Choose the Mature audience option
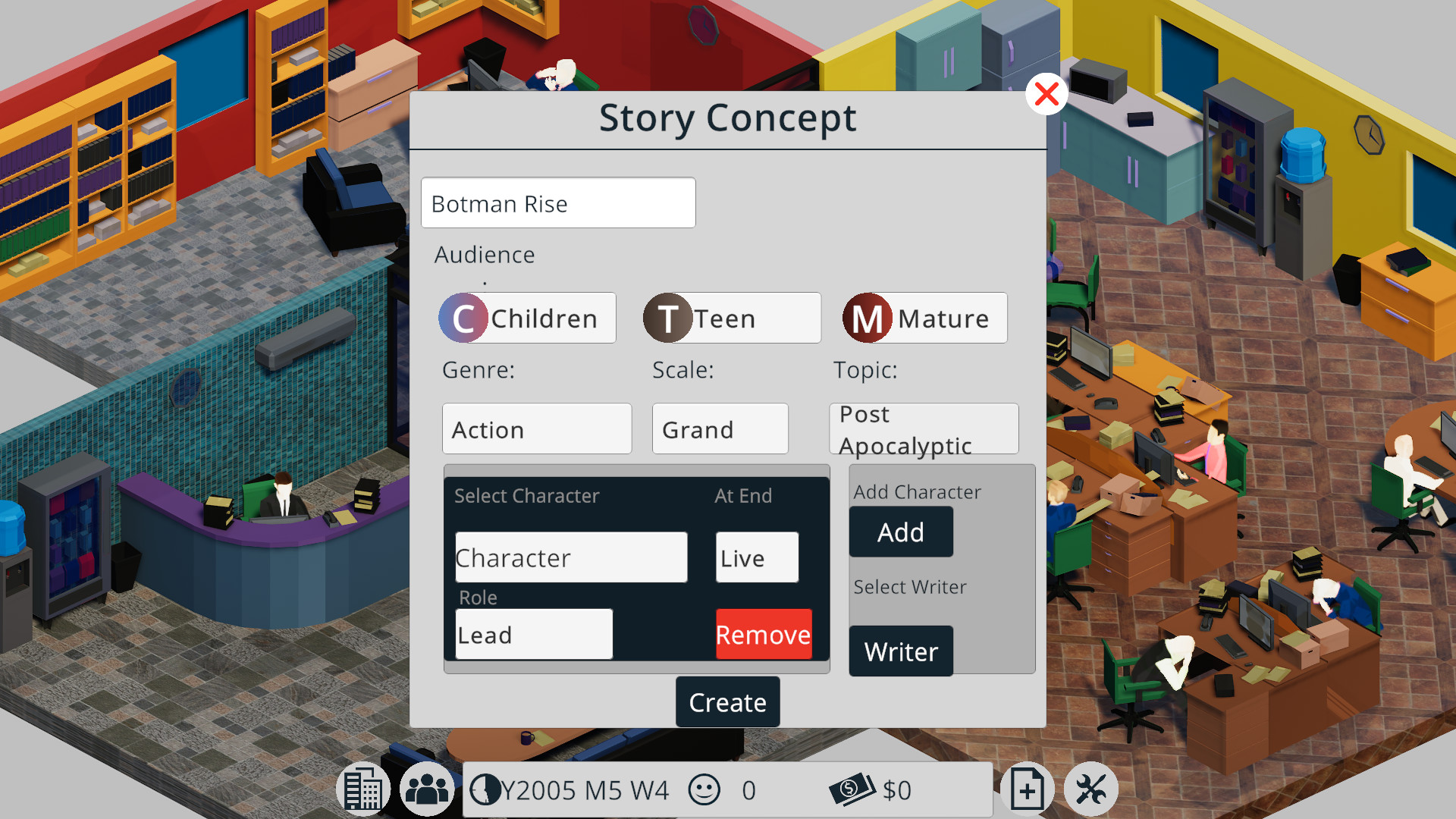The image size is (1456, 819). [924, 318]
